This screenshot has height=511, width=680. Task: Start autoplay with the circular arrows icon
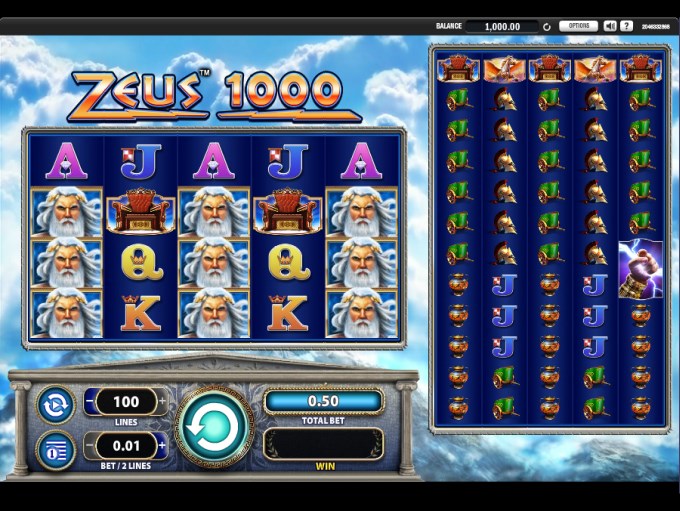tap(55, 405)
